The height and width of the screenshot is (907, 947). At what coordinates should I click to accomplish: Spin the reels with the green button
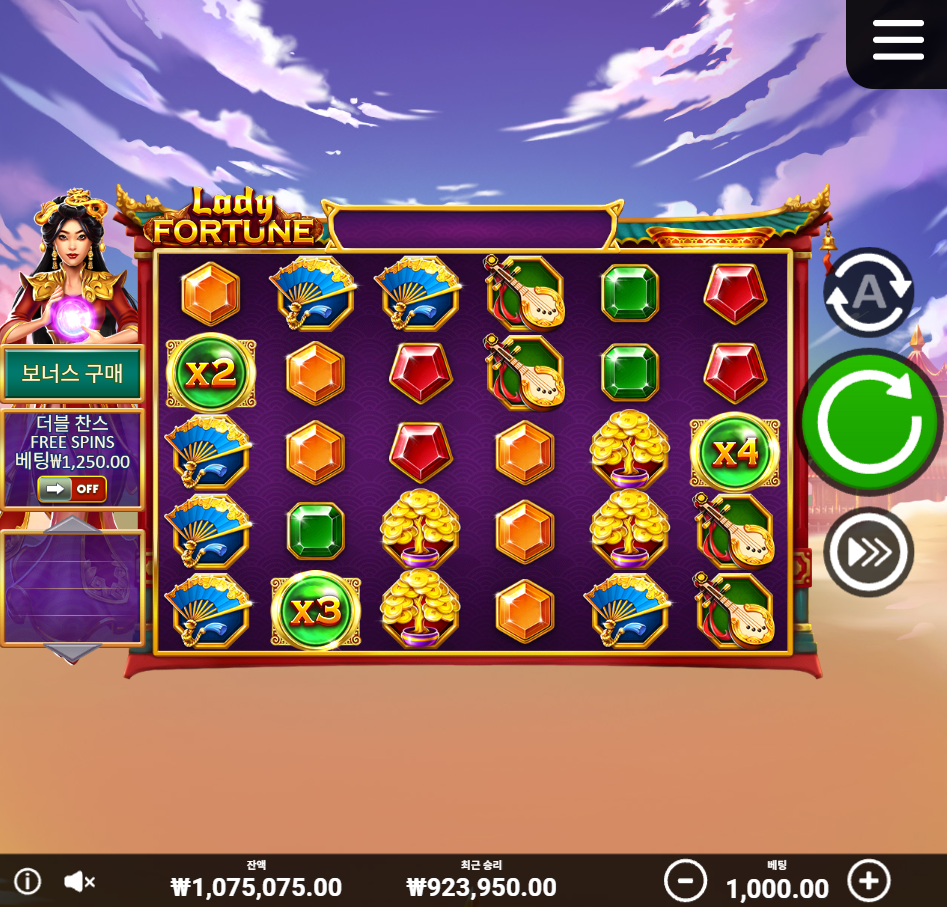[868, 422]
